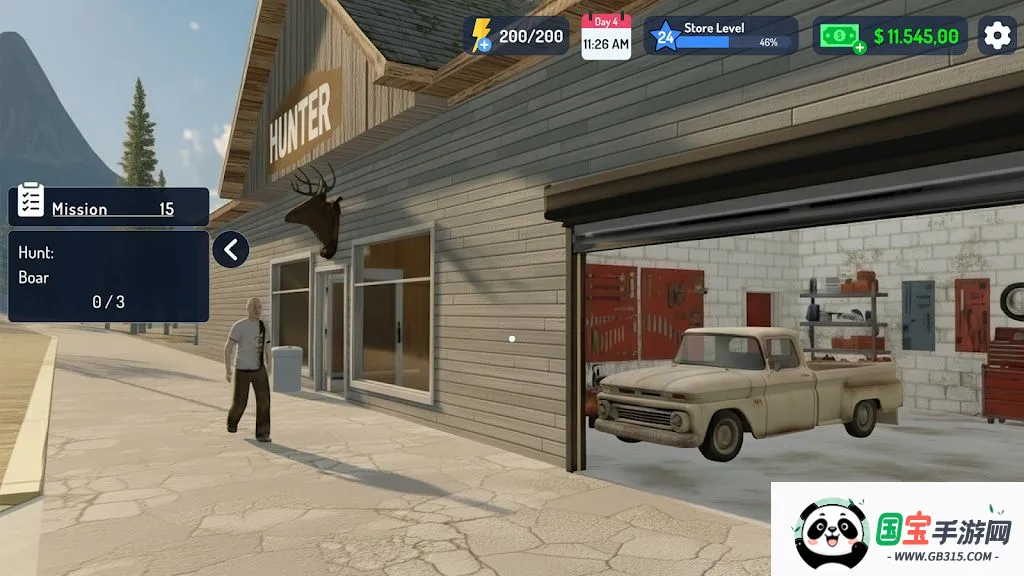Open the Day 4 calendar

click(606, 37)
